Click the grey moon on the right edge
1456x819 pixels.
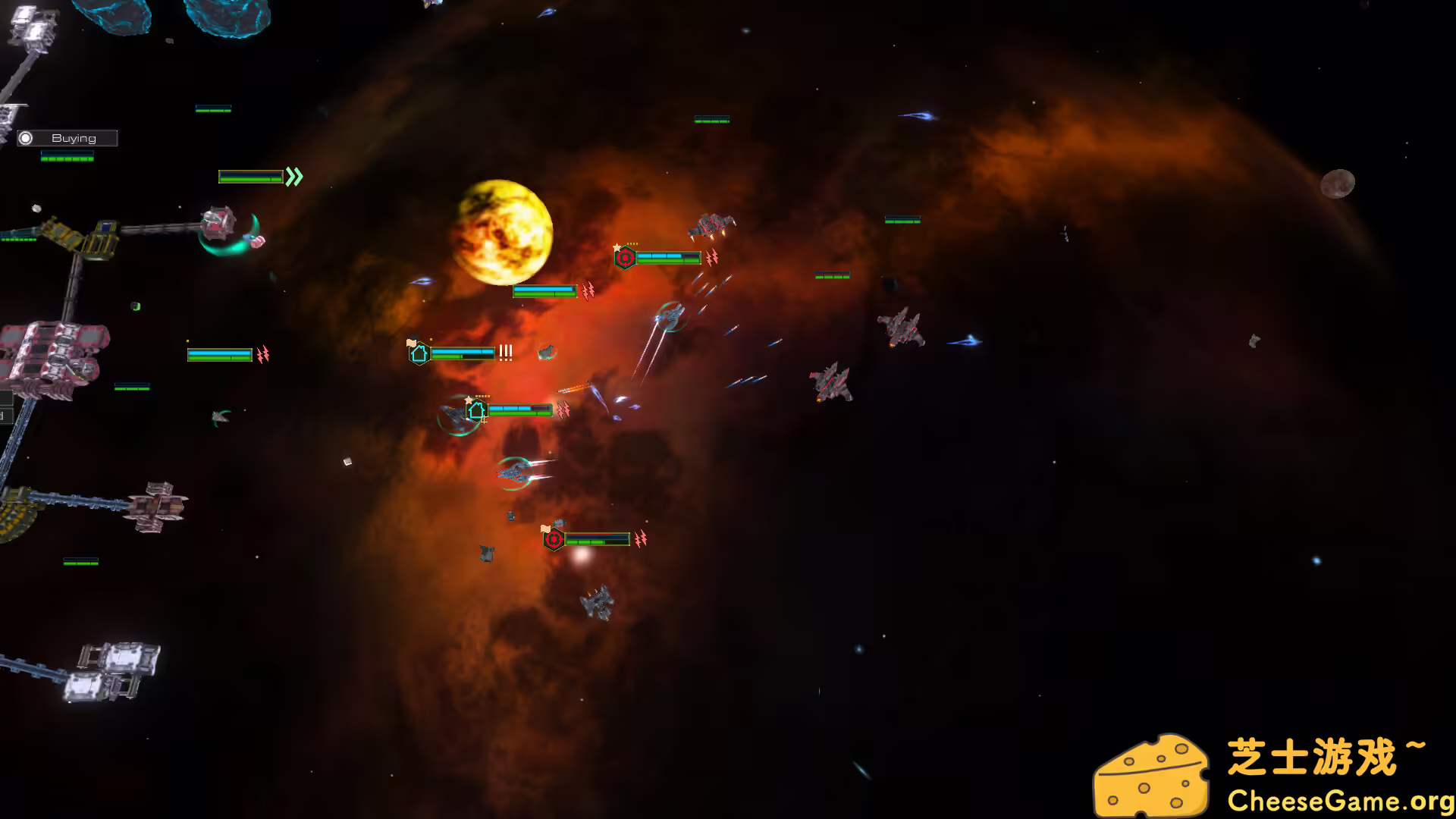point(1338,182)
